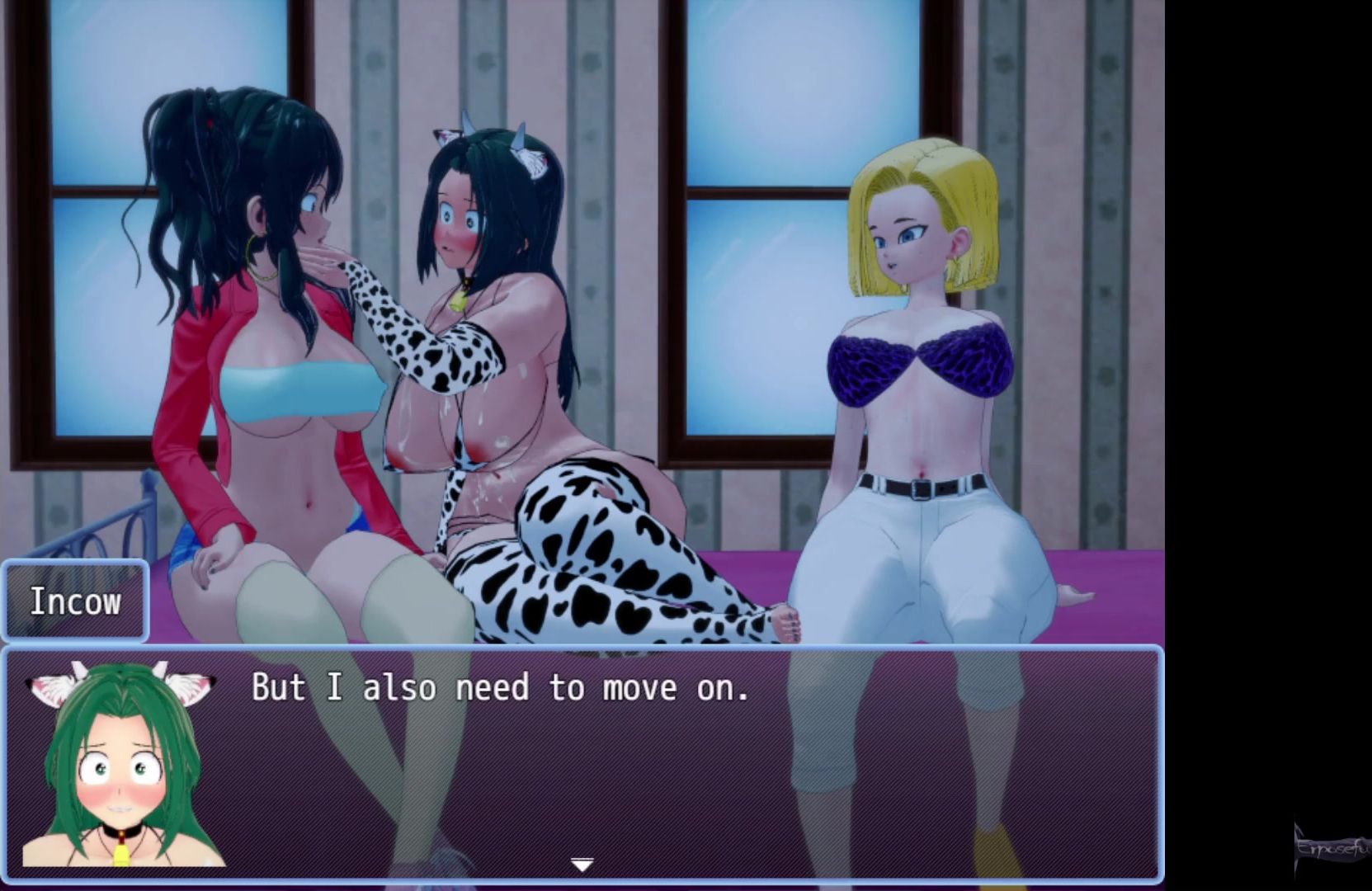Advance dialogue with the white arrow indicator
The image size is (1372, 891).
tap(582, 865)
